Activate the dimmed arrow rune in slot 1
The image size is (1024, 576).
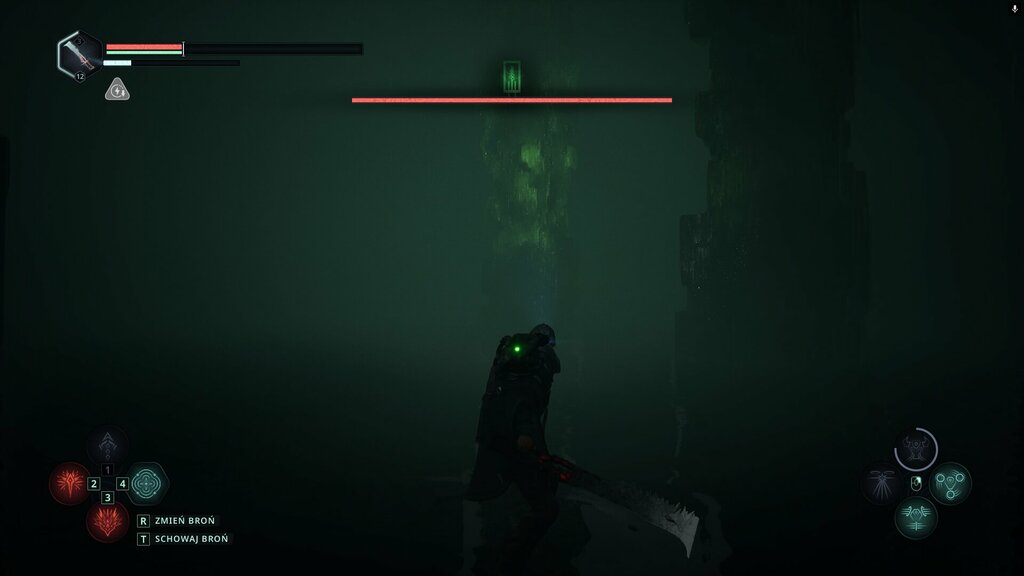pyautogui.click(x=107, y=446)
